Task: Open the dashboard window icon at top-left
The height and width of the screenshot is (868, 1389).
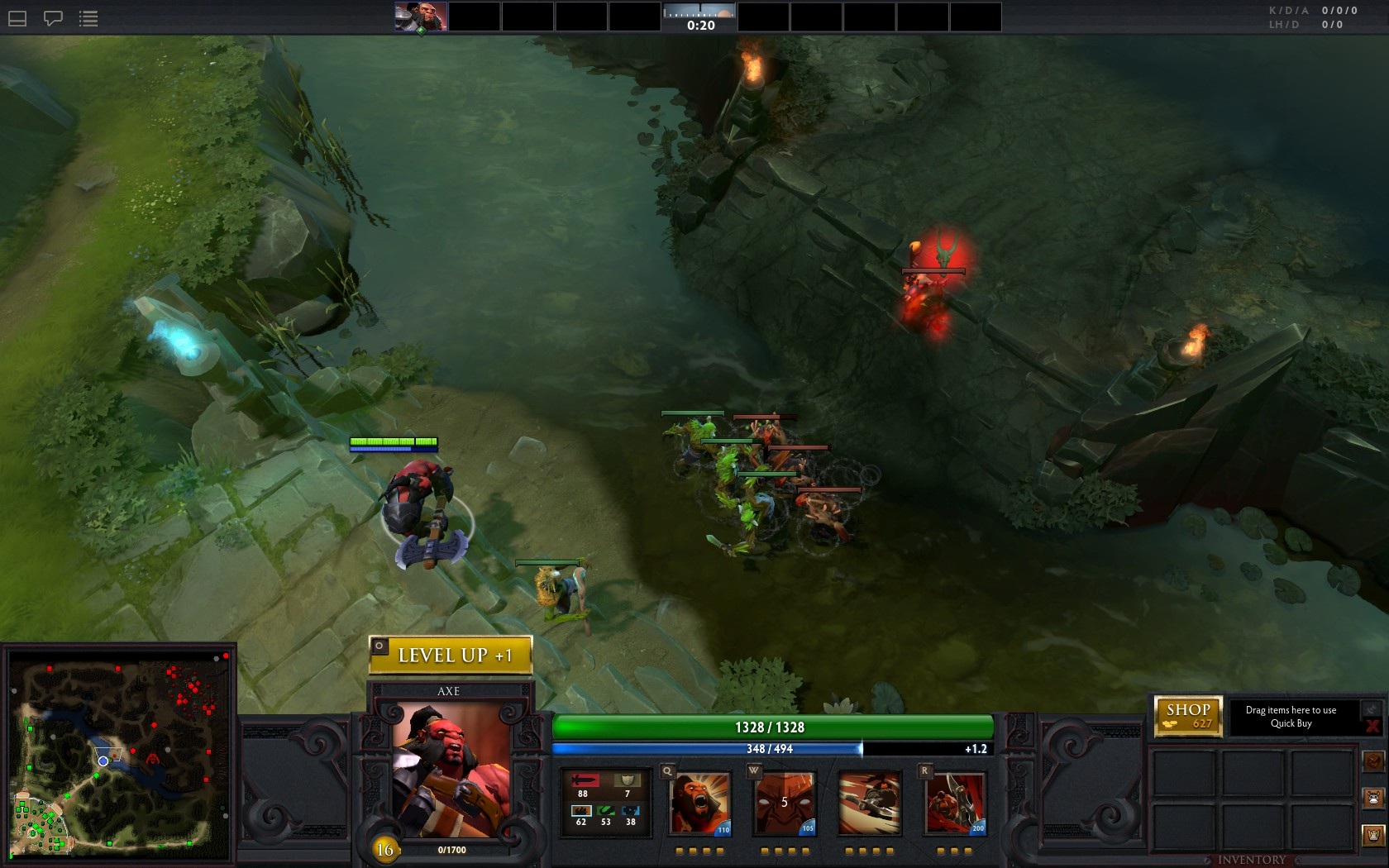Action: [x=17, y=18]
